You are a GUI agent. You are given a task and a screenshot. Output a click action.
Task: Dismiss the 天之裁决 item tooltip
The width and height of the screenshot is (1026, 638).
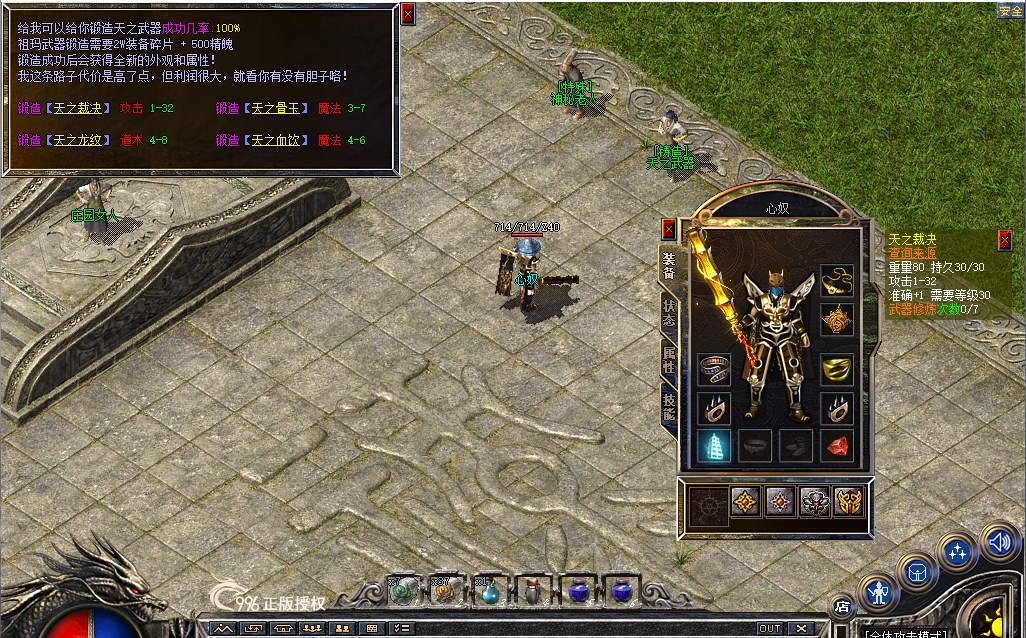click(x=1004, y=239)
